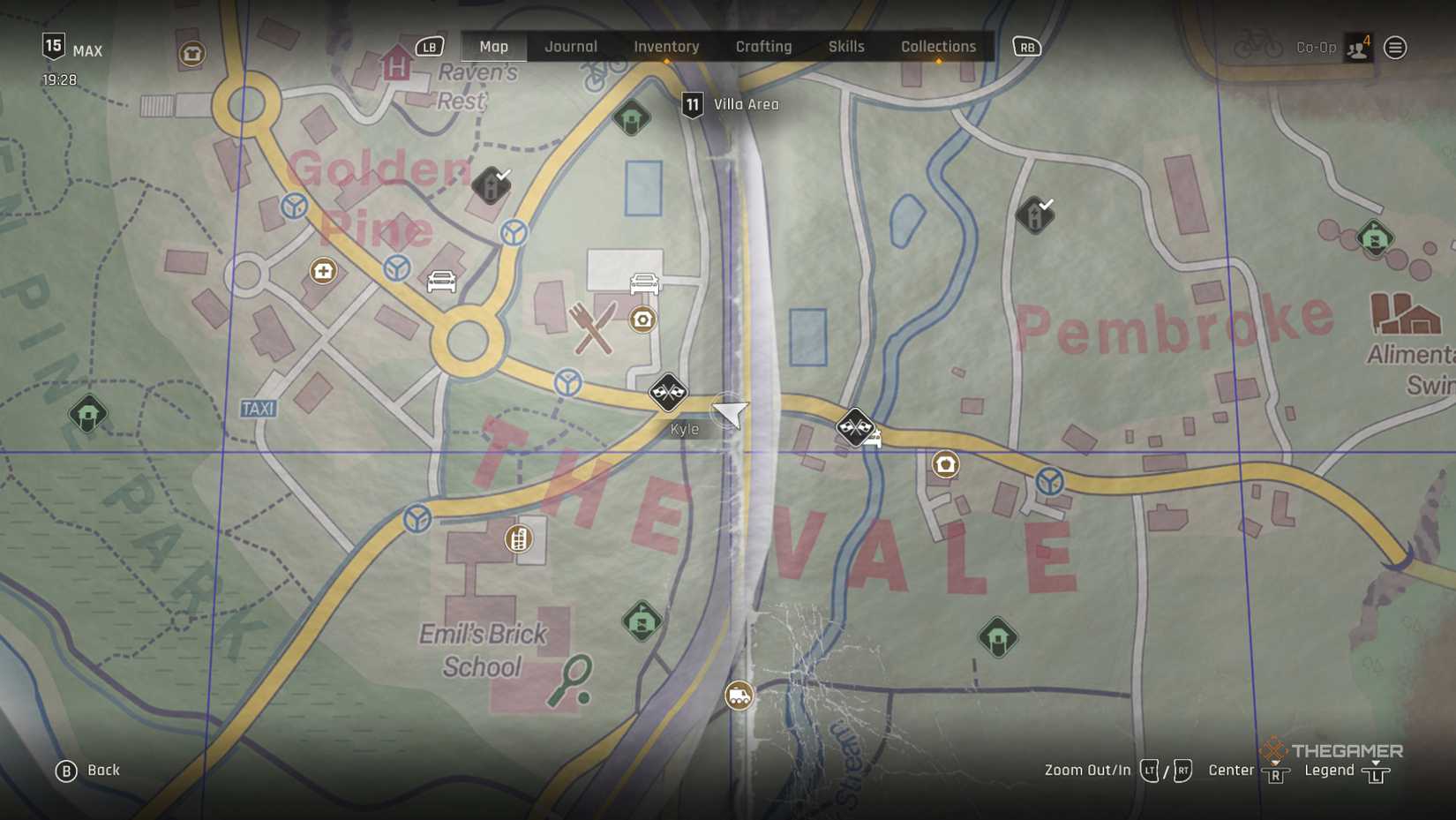Screen dimensions: 1456x820
Task: Switch to the Journal tab
Action: coord(571,47)
